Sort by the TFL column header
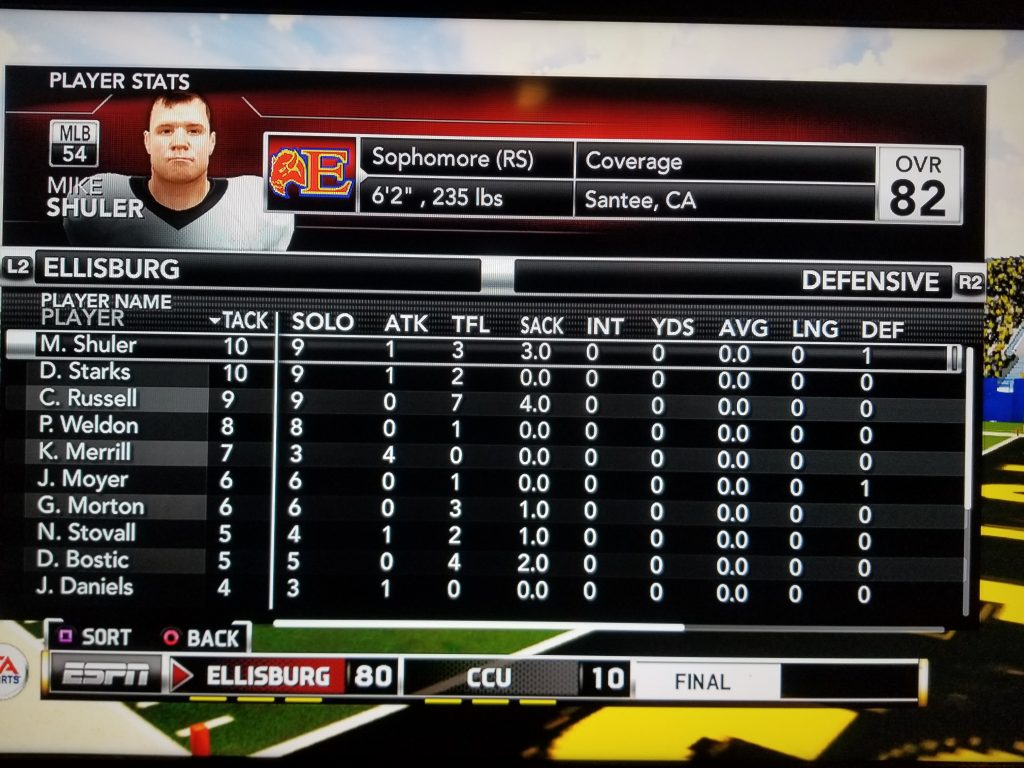 (470, 324)
